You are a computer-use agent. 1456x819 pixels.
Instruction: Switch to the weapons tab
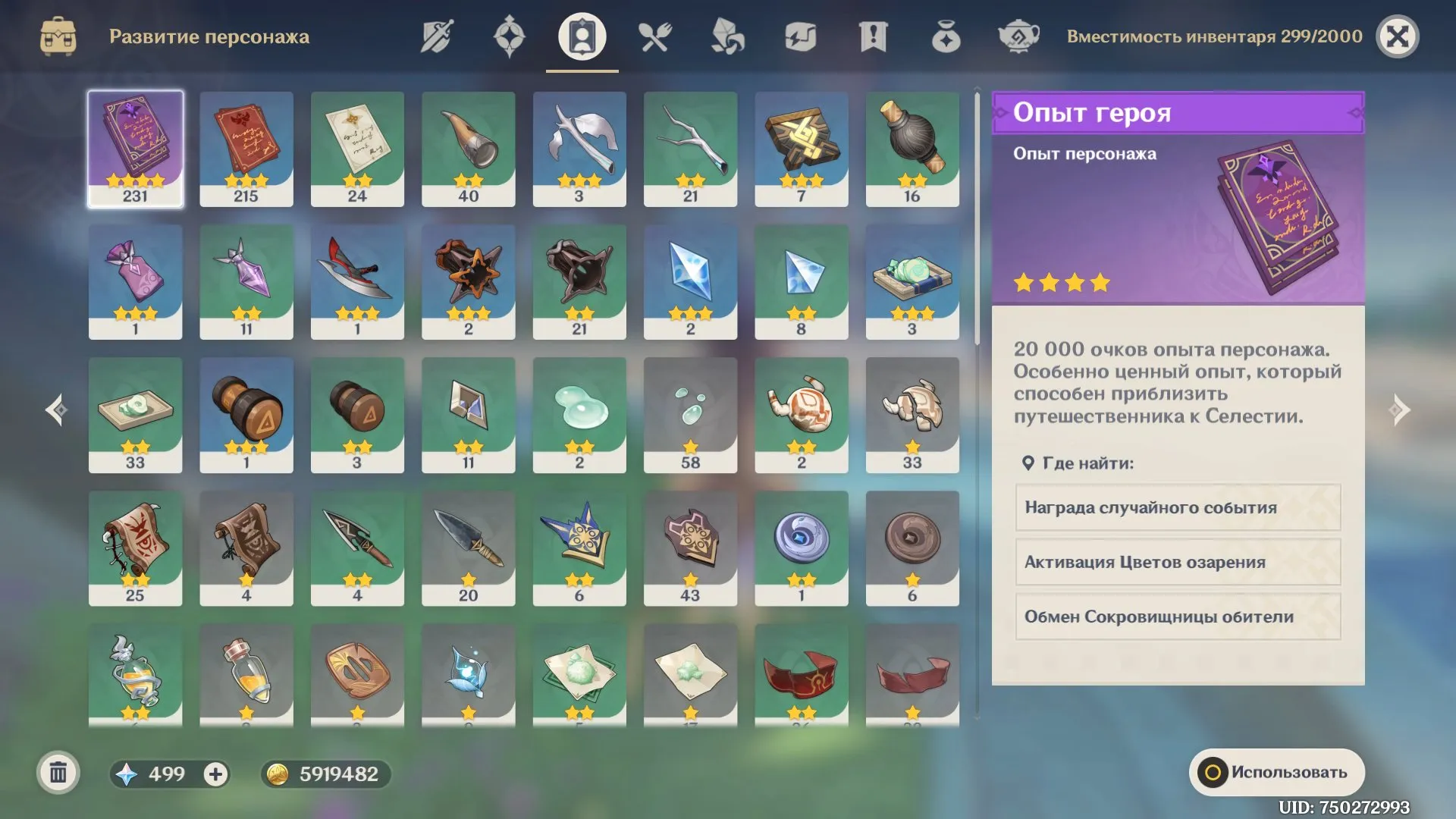(x=437, y=36)
